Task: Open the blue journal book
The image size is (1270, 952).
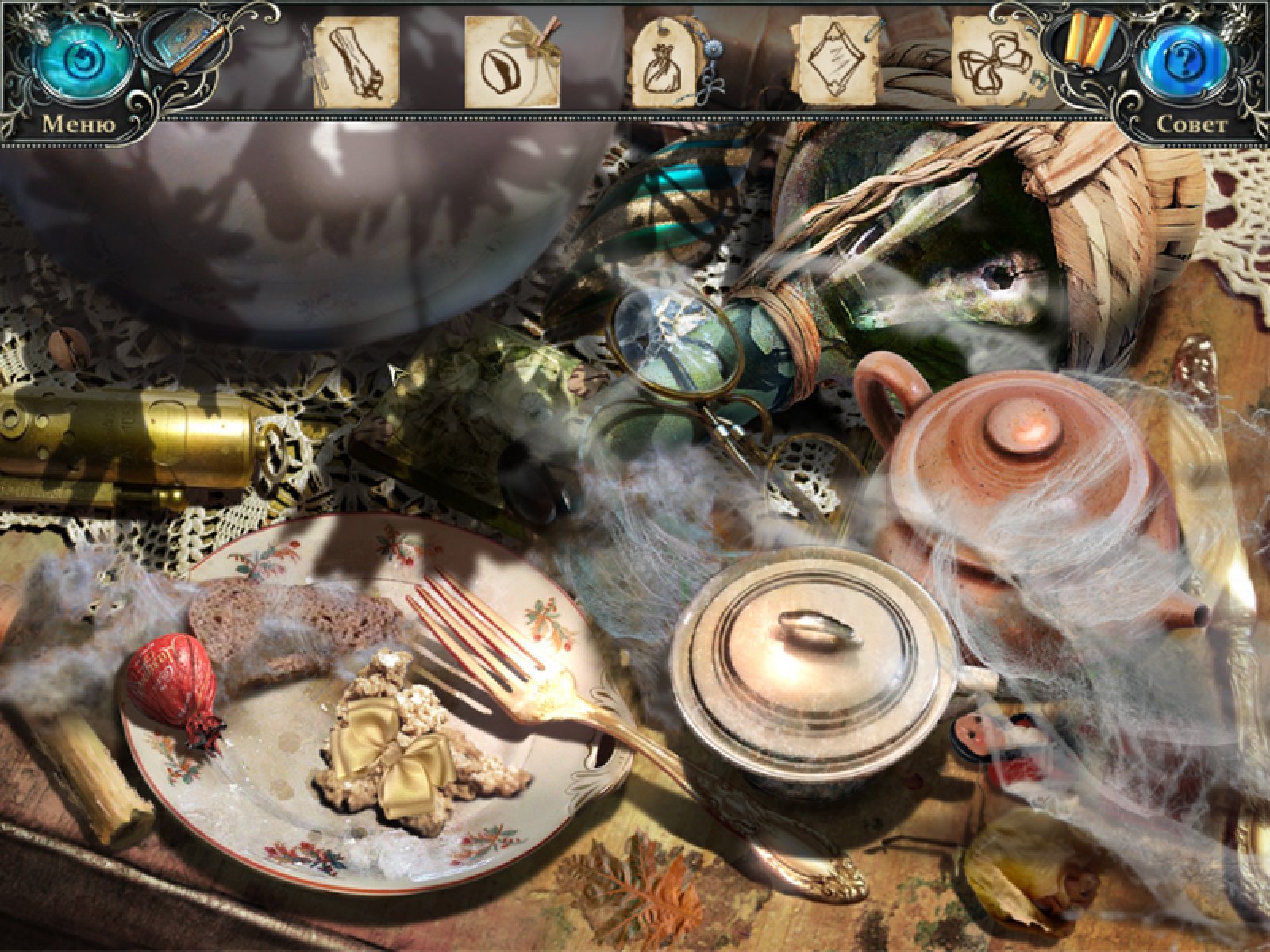Action: point(178,46)
